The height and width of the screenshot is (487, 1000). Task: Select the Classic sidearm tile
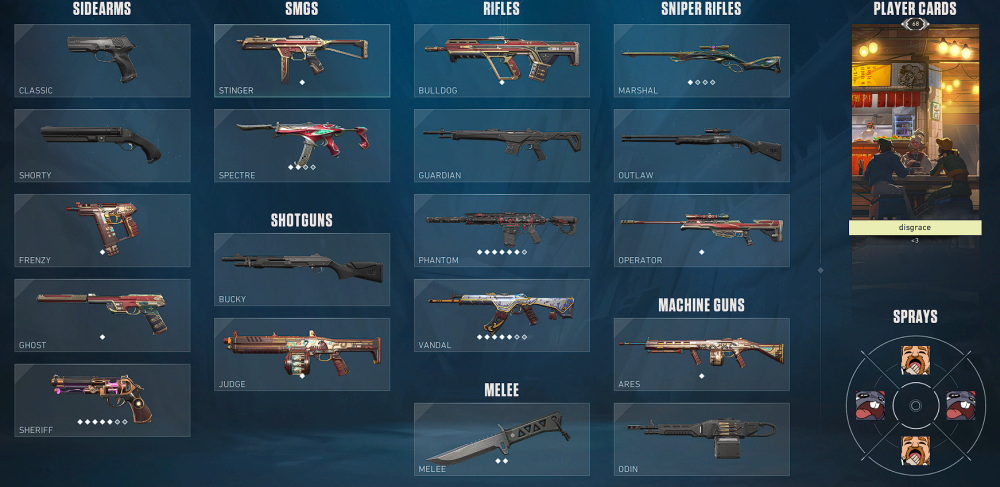(102, 61)
